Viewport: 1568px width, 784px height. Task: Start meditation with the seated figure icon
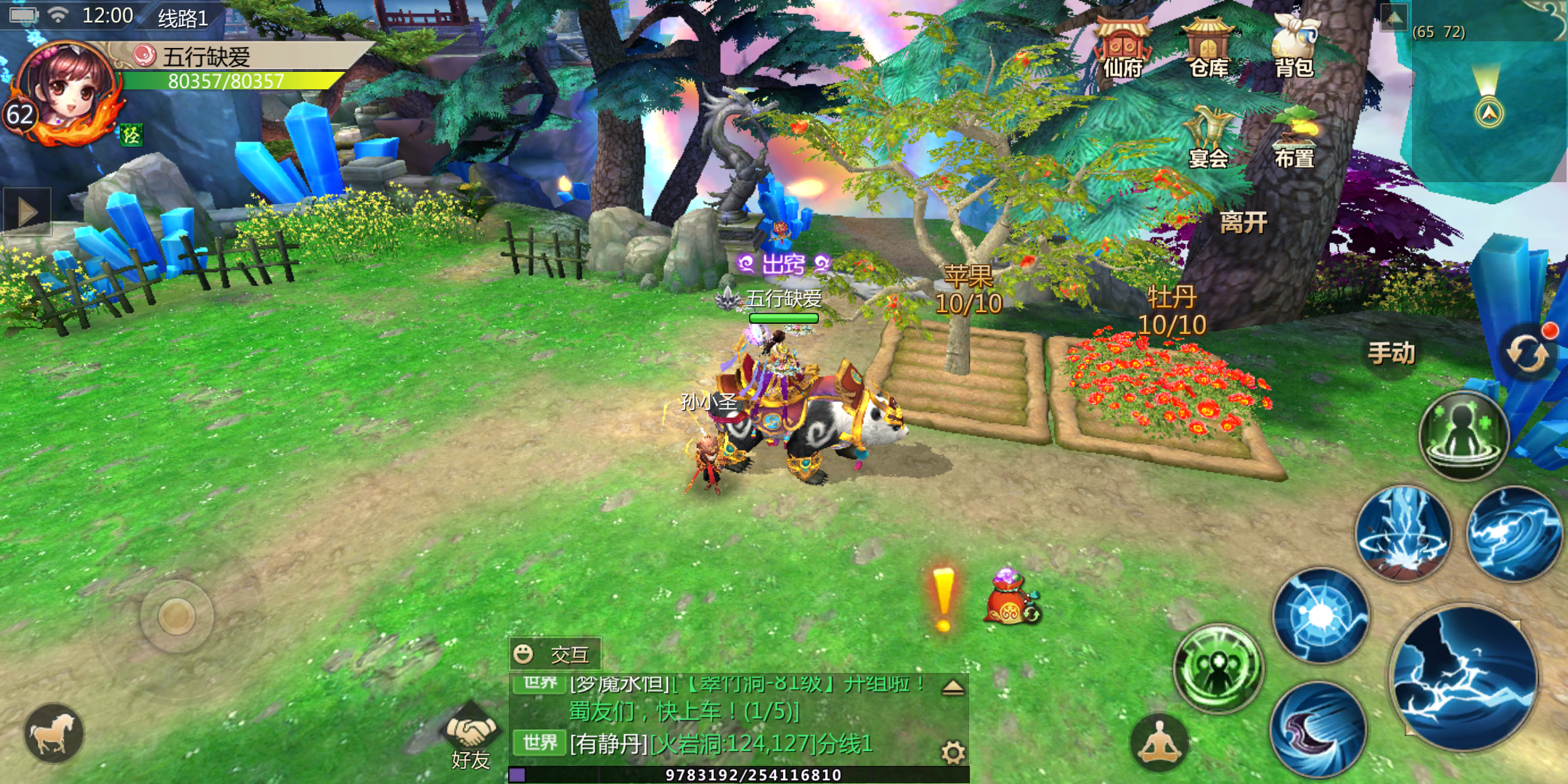pyautogui.click(x=1159, y=743)
